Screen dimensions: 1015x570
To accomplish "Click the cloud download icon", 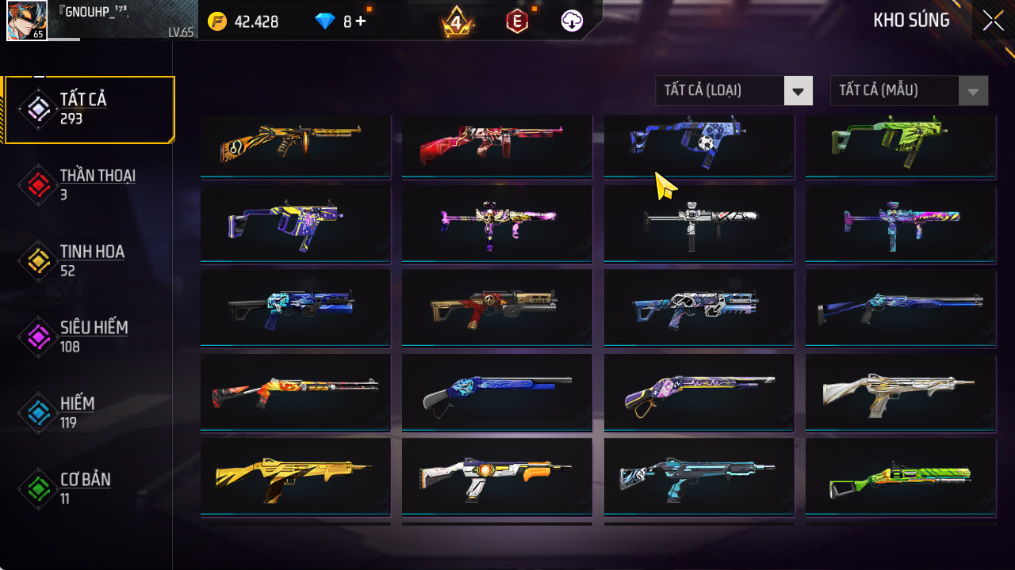I will tap(572, 21).
